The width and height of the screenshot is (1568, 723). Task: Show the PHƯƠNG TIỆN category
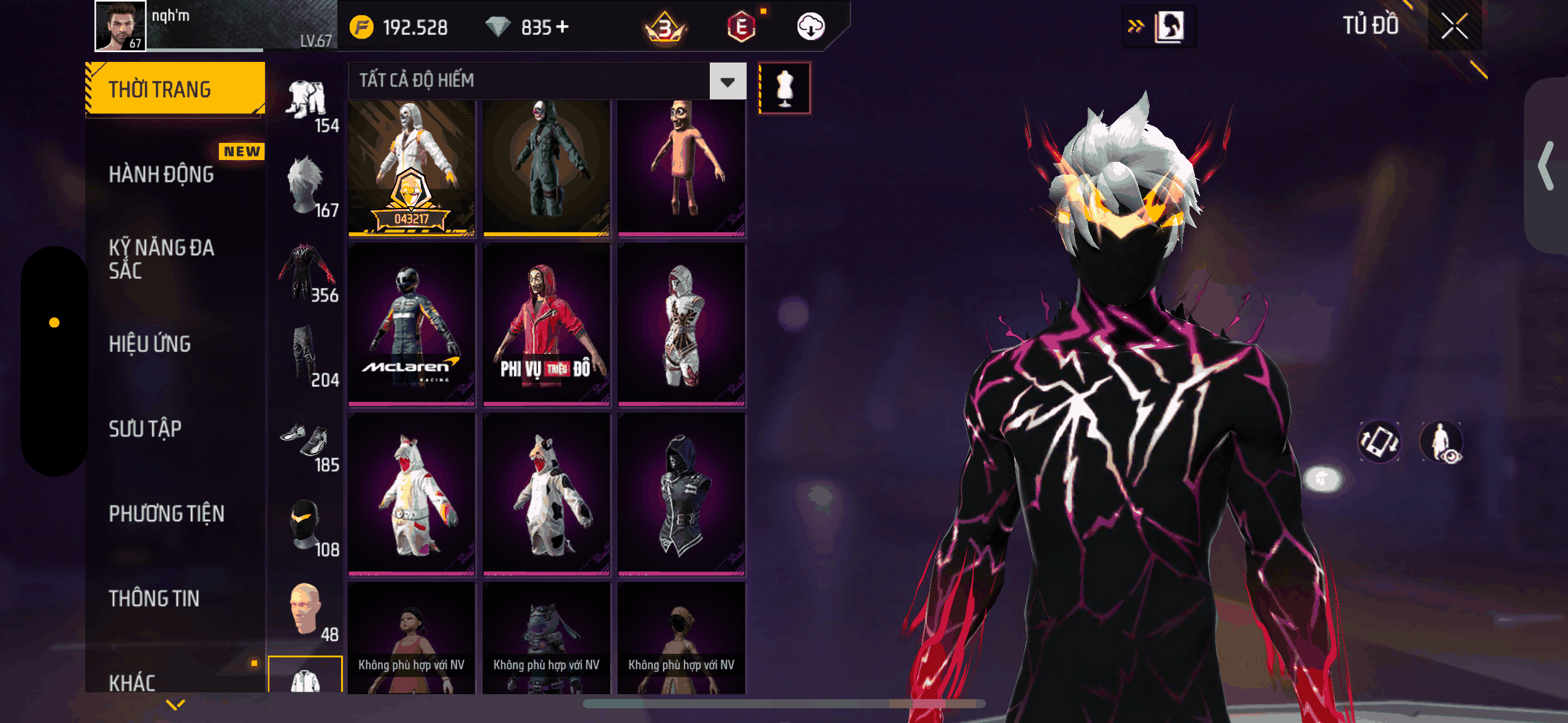[x=166, y=513]
